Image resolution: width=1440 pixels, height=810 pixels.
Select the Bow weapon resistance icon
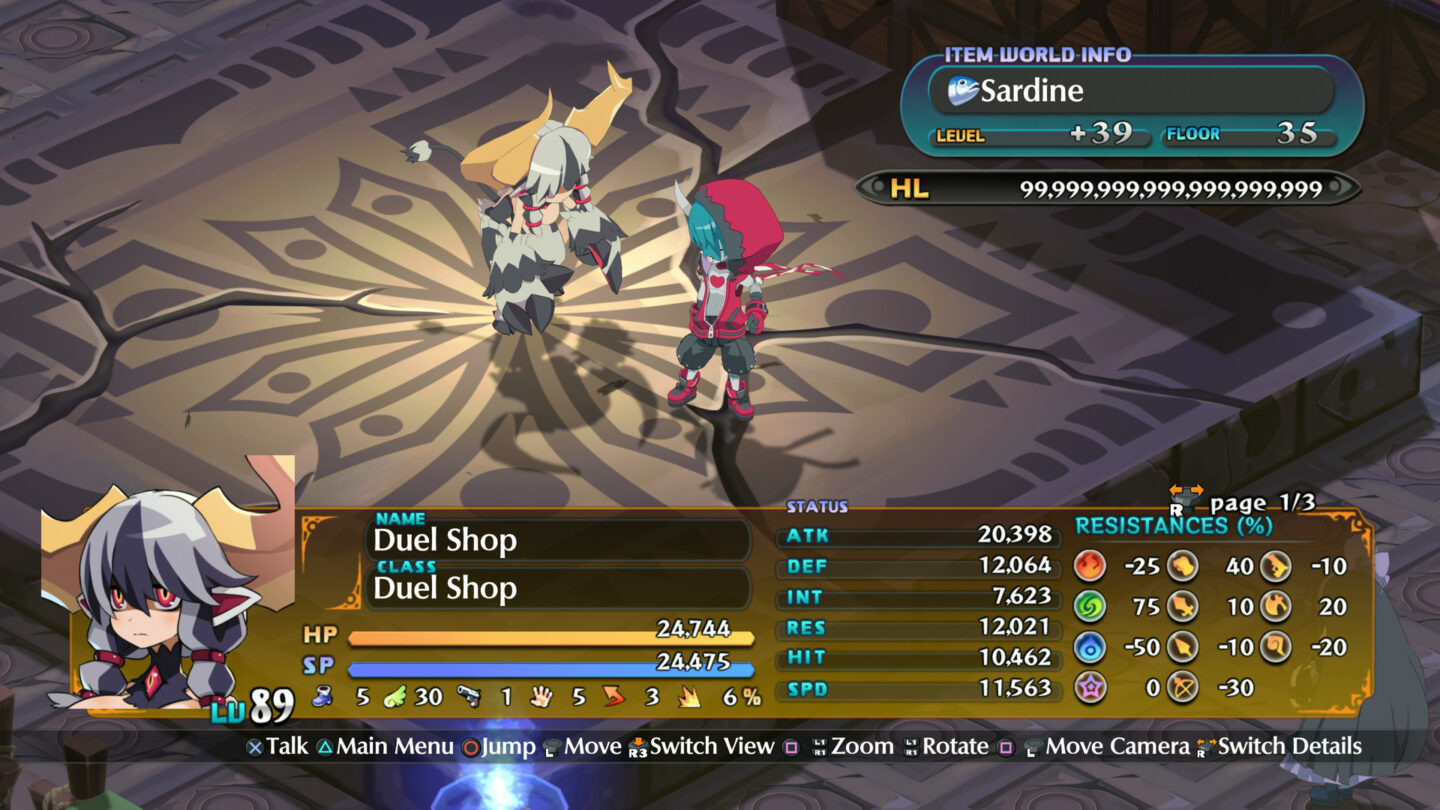point(1183,686)
